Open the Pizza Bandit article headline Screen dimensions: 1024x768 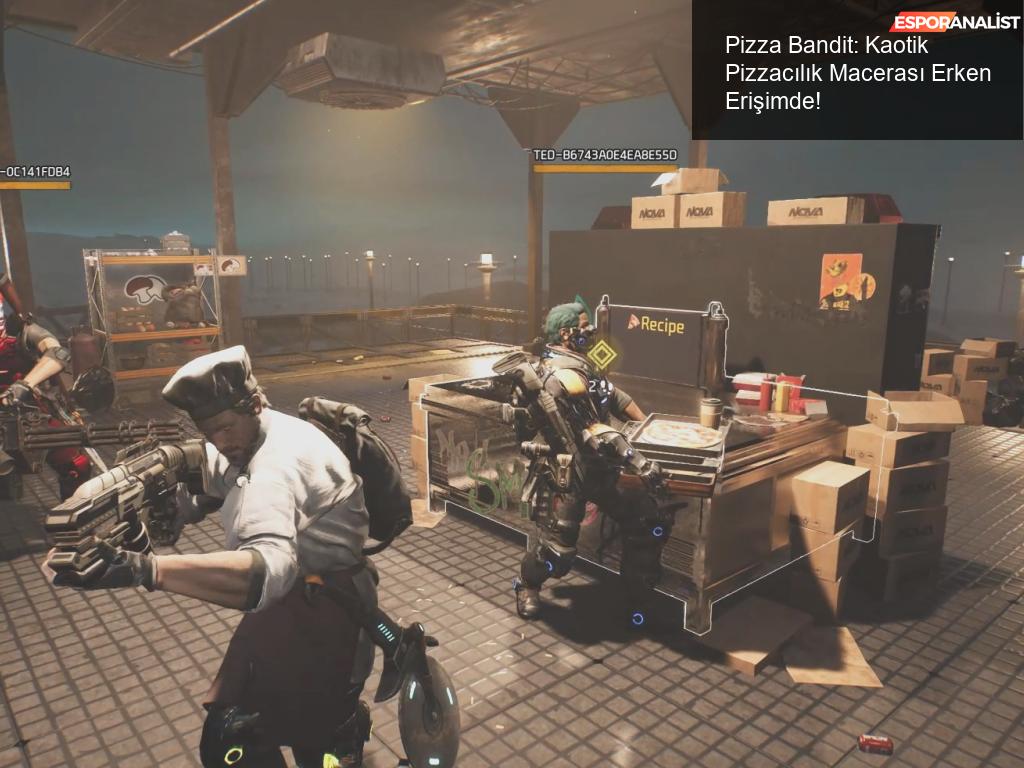pos(857,74)
